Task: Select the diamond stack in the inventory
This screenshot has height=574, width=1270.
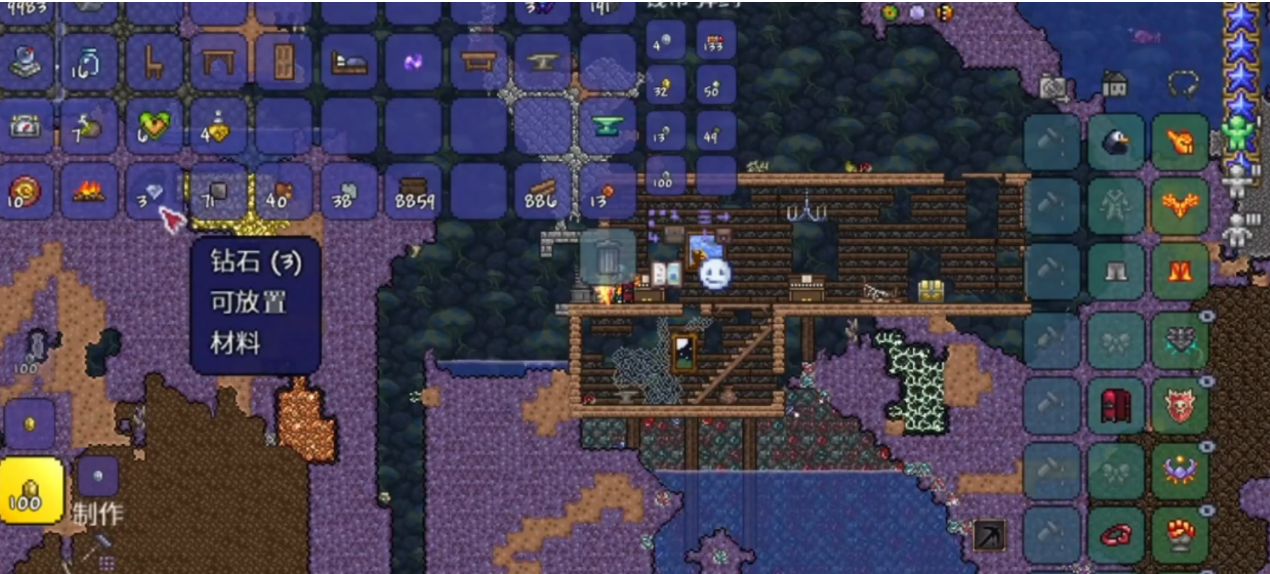Action: point(153,191)
